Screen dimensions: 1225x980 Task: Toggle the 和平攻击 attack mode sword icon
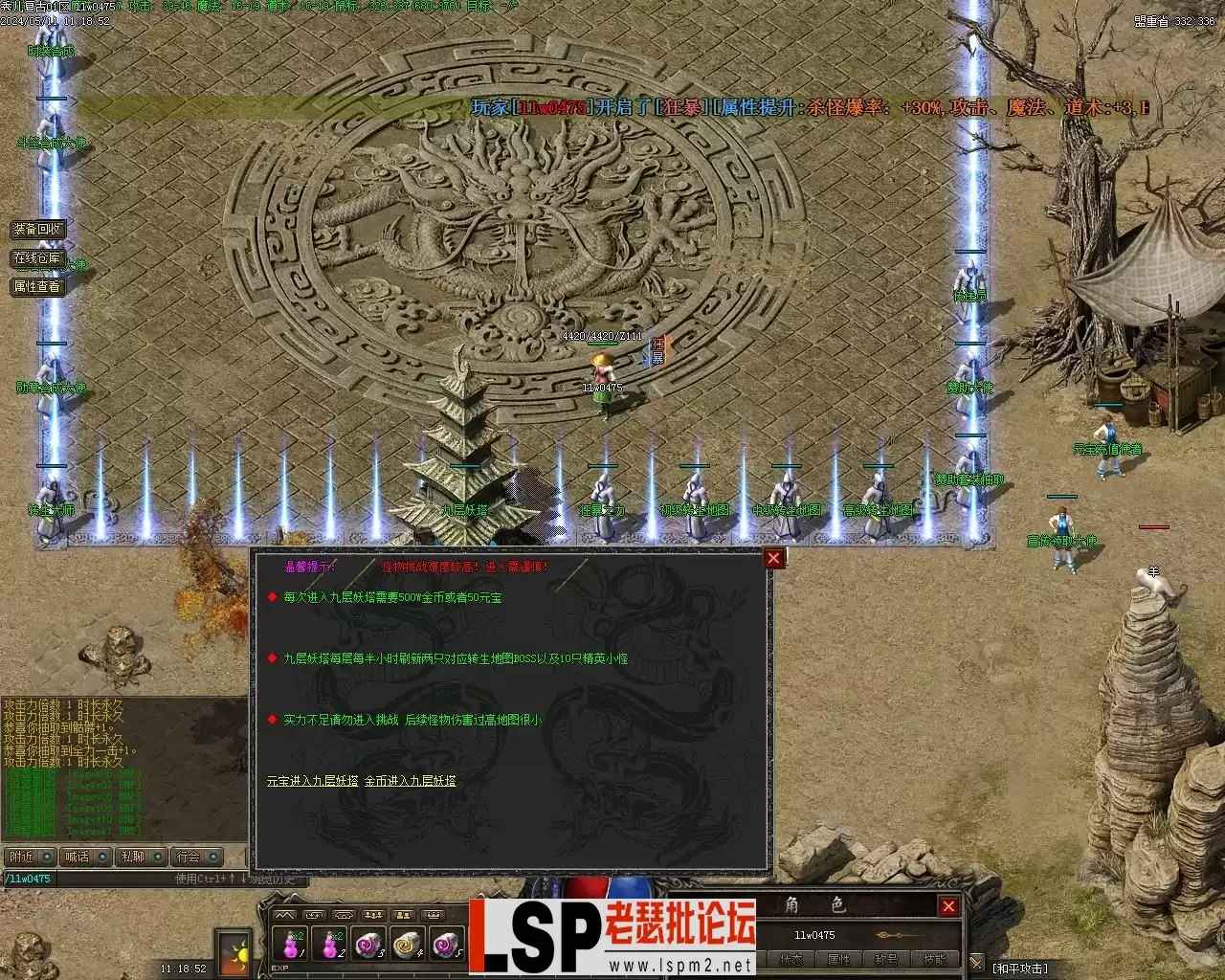975,964
